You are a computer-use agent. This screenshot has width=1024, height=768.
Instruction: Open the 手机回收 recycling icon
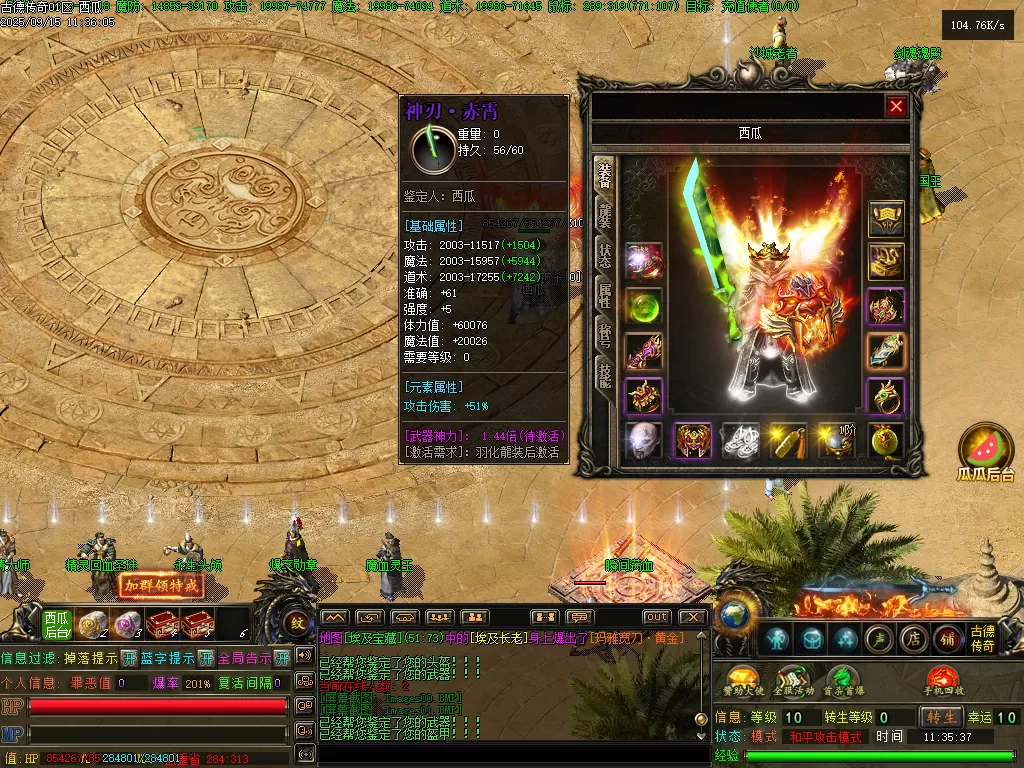click(943, 680)
